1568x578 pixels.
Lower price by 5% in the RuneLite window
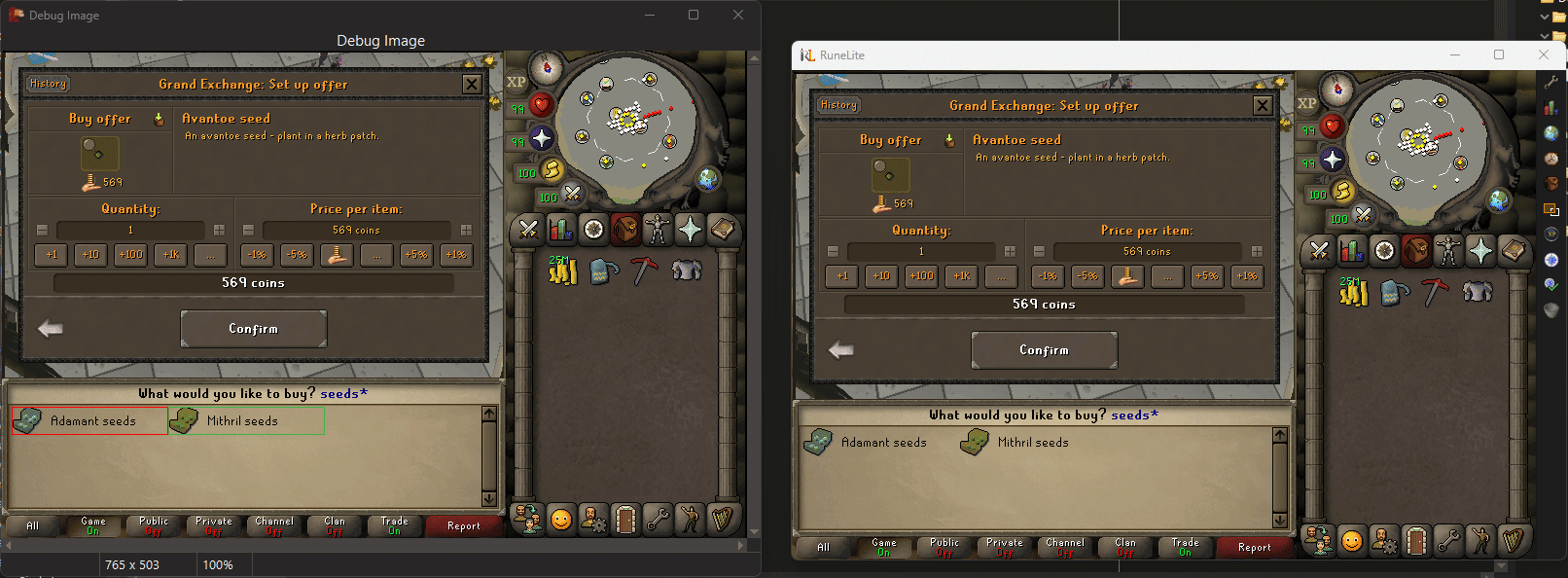tap(1087, 275)
